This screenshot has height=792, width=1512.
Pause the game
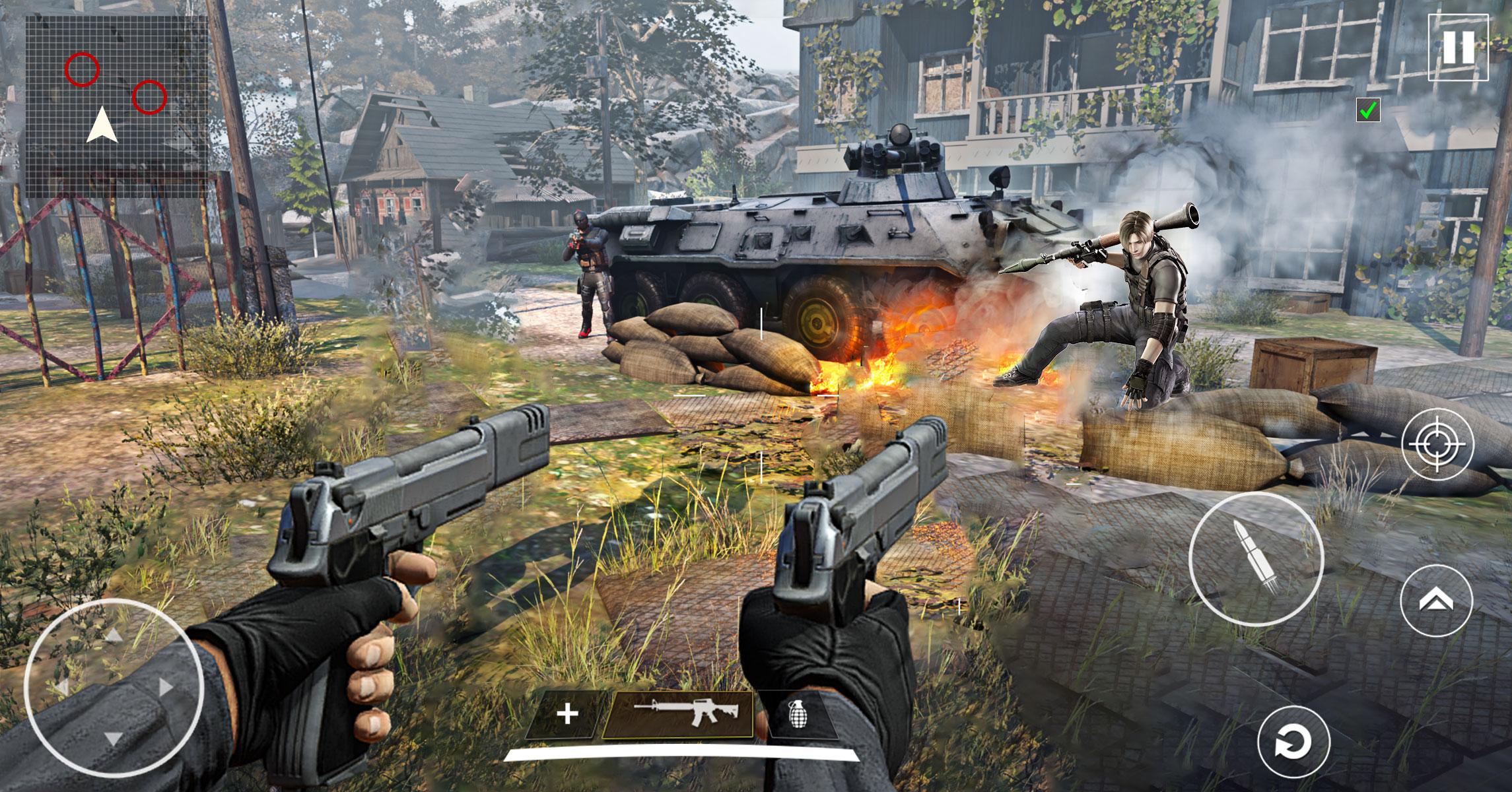(x=1458, y=48)
